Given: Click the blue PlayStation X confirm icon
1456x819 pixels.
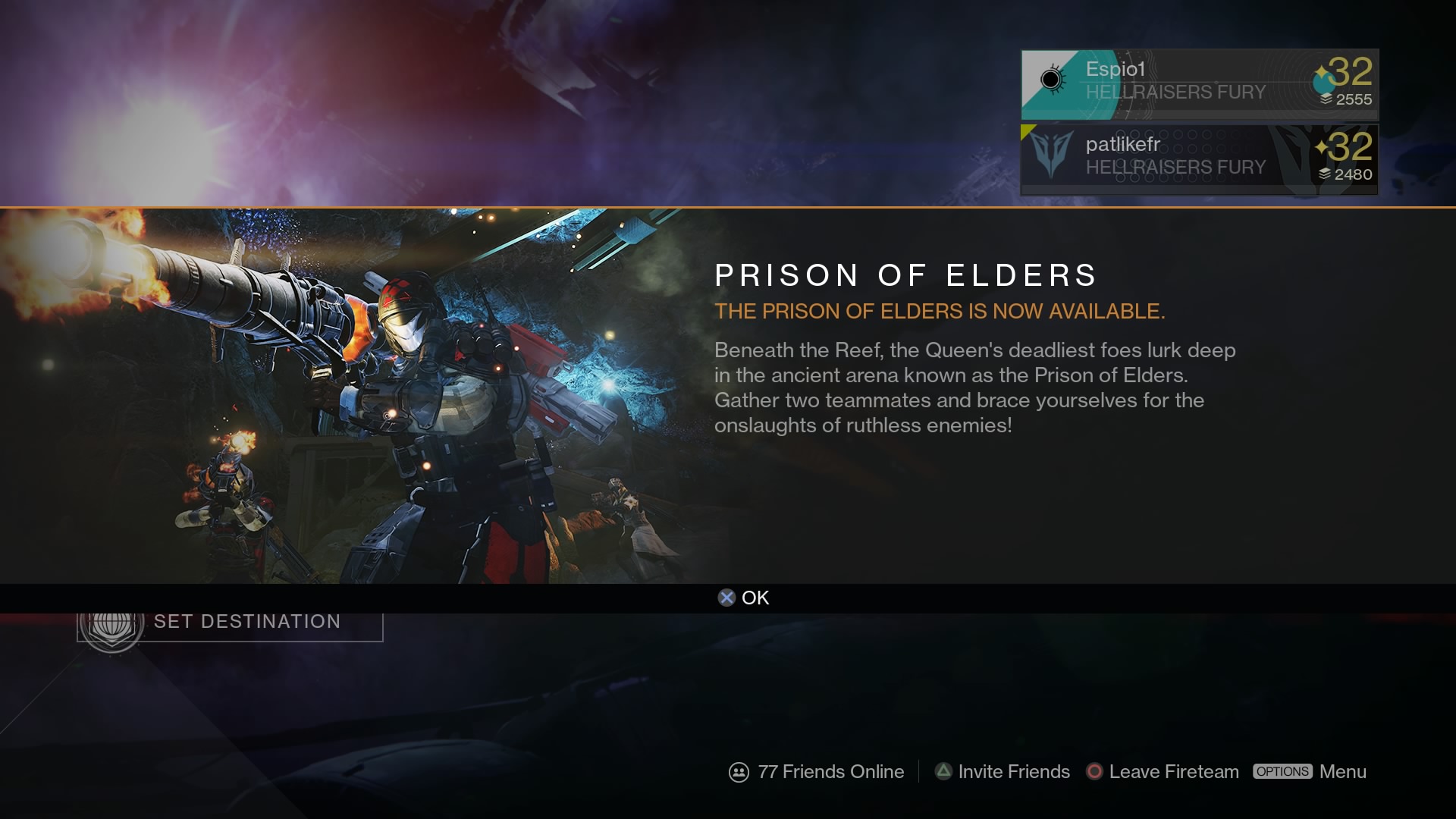Looking at the screenshot, I should pyautogui.click(x=727, y=598).
